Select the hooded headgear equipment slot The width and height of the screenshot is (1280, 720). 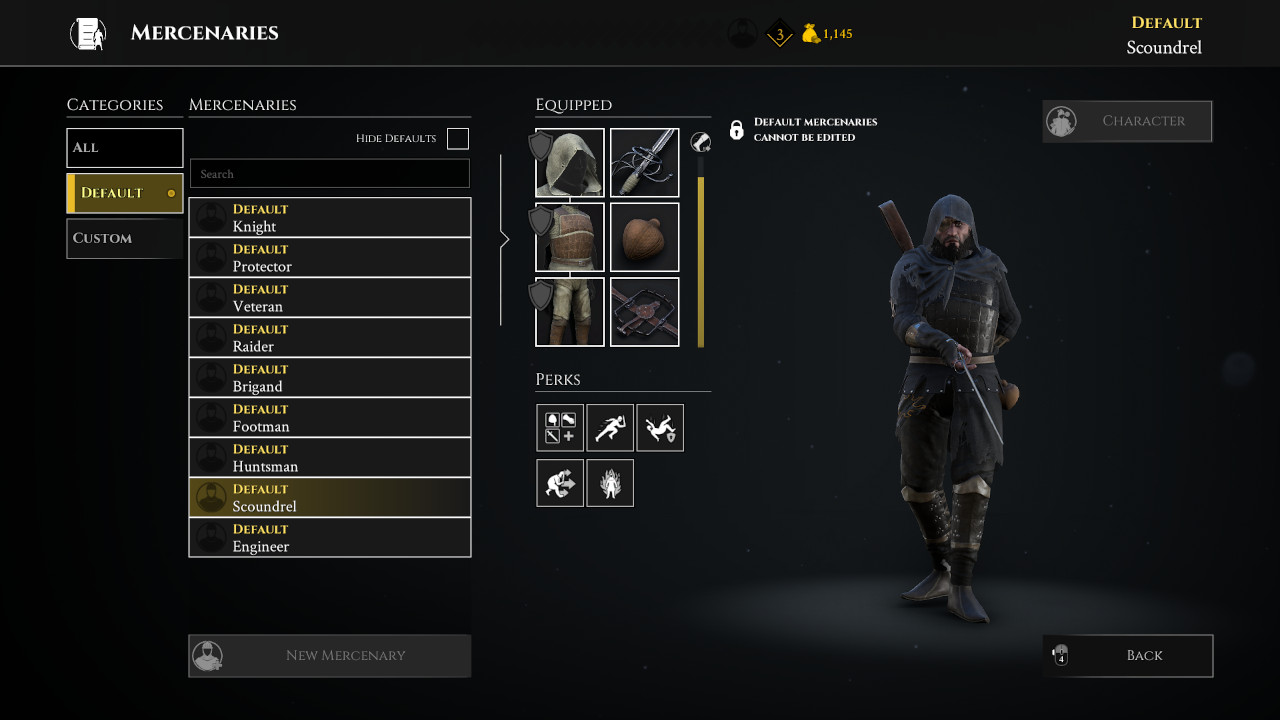[x=570, y=163]
